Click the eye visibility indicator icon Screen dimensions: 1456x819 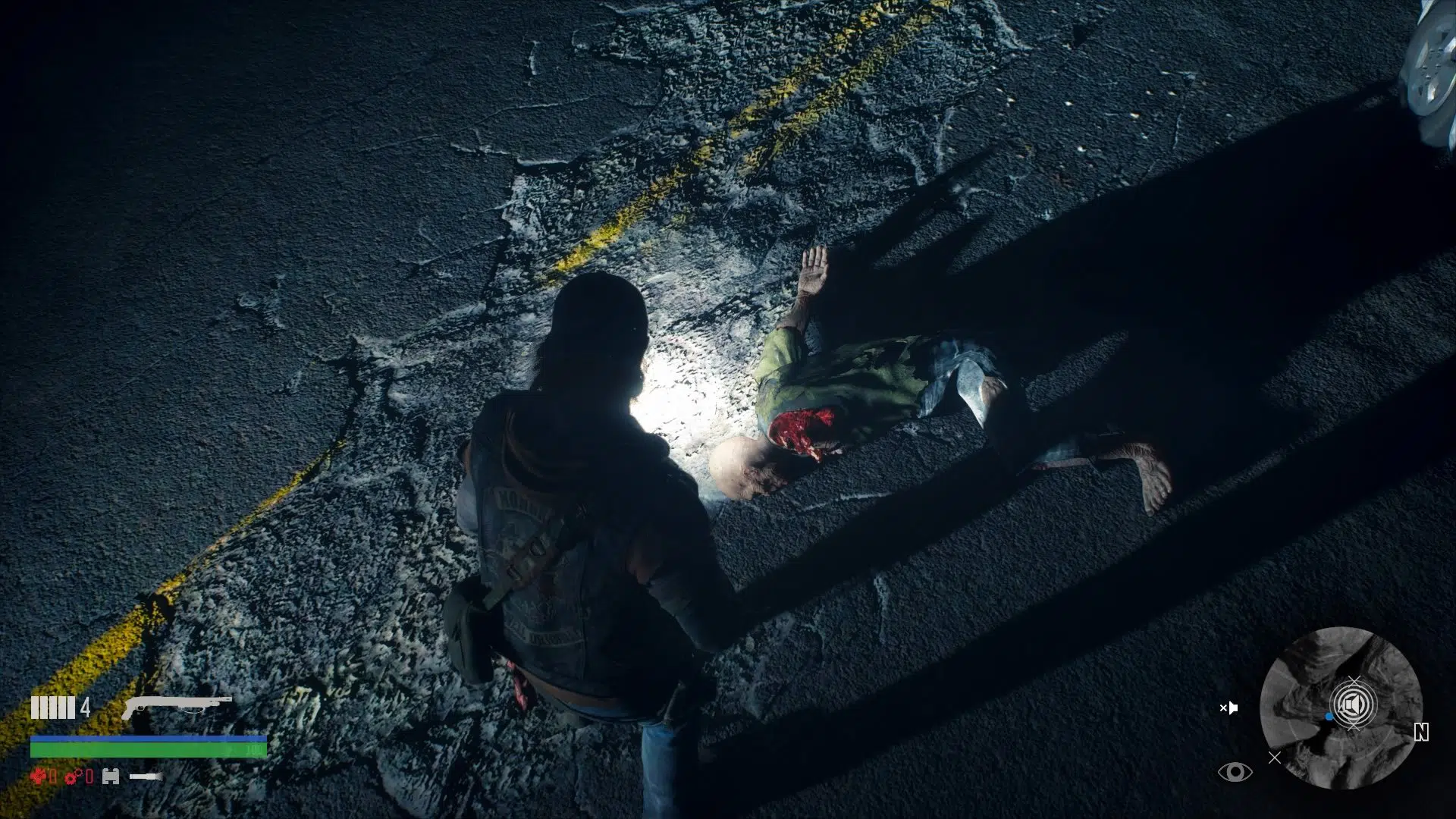(x=1235, y=772)
